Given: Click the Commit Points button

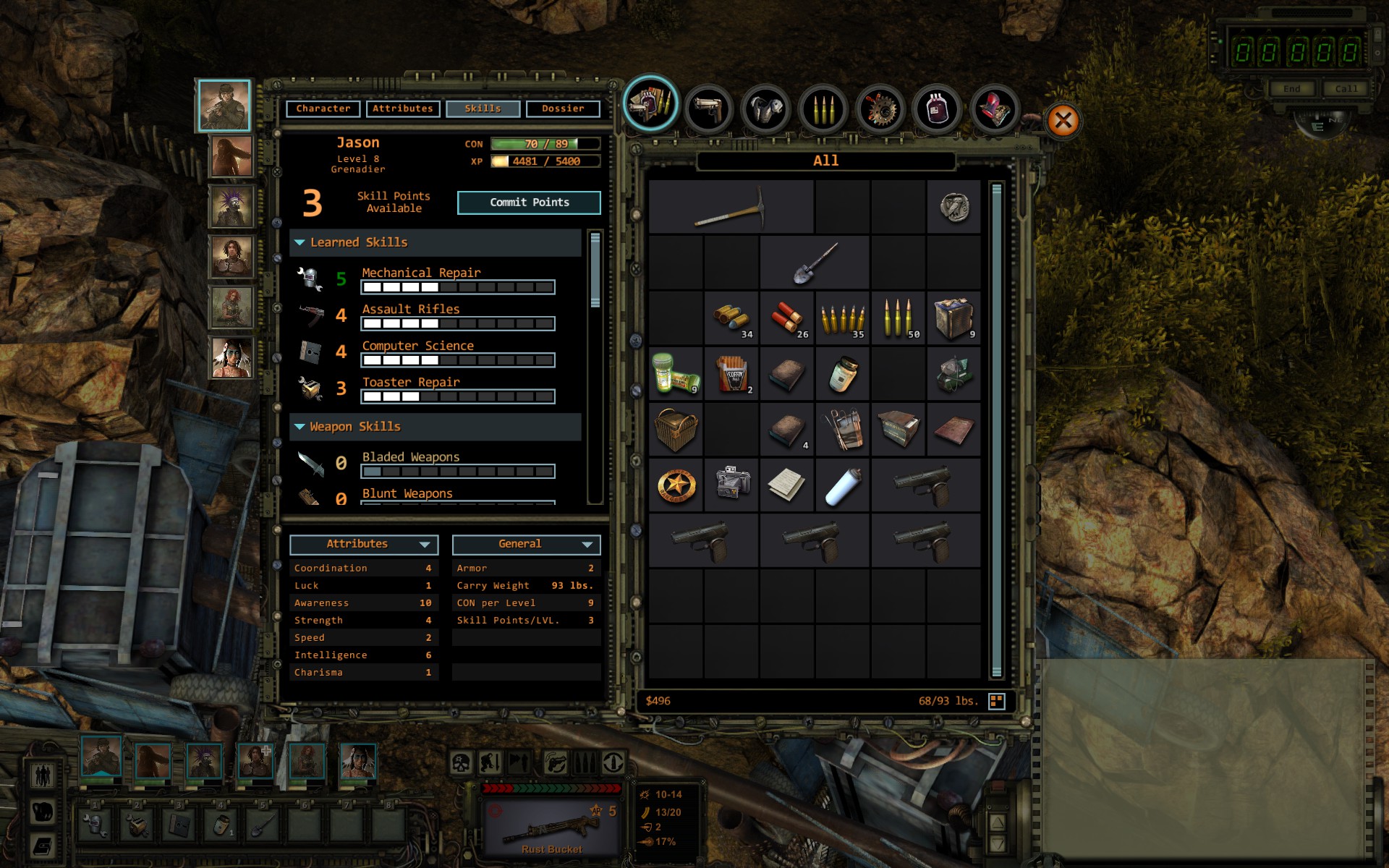Looking at the screenshot, I should click(x=529, y=203).
